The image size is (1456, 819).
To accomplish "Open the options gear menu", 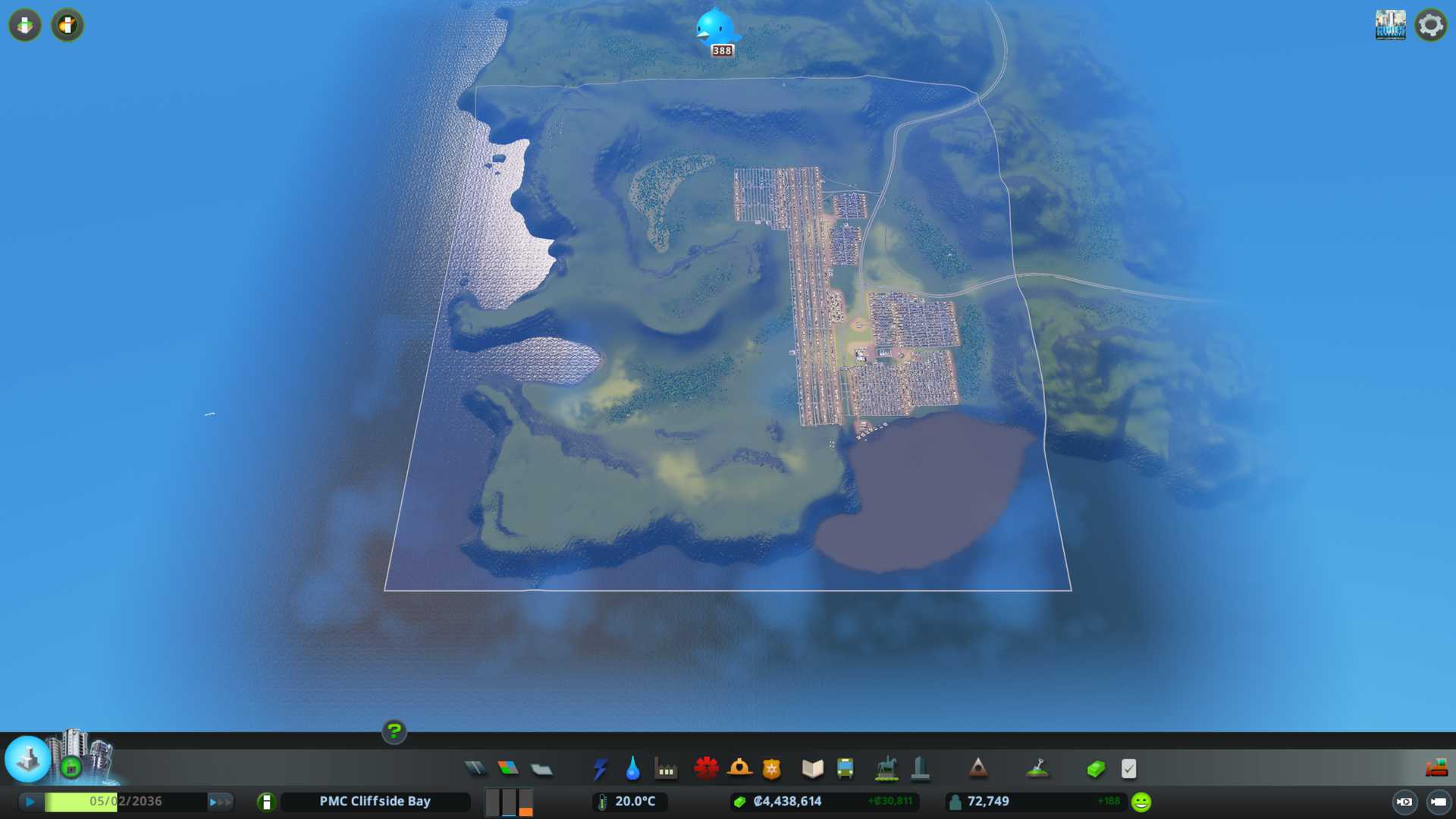I will point(1430,25).
